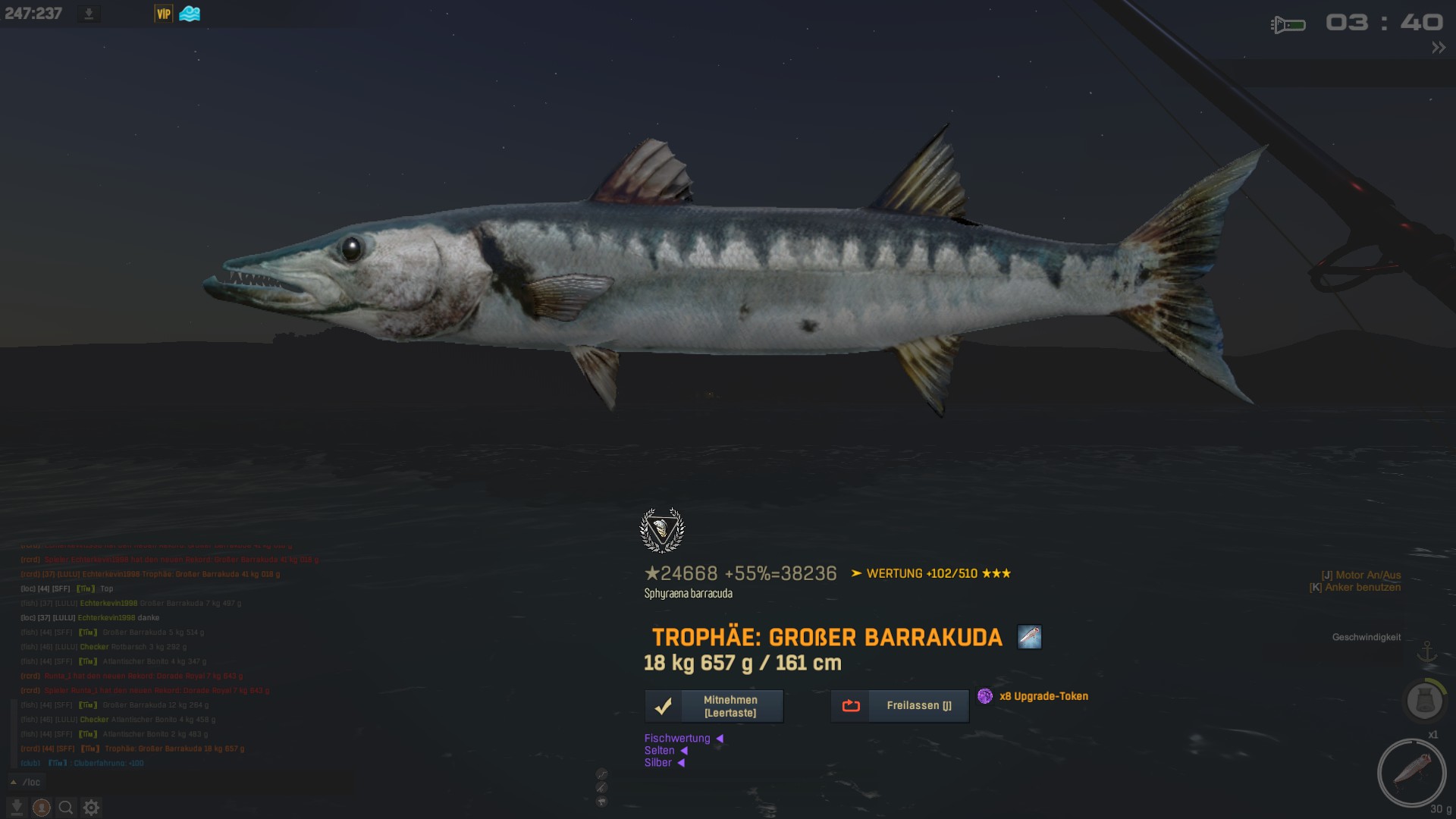The width and height of the screenshot is (1456, 819).
Task: Select the popper lure slot
Action: (1411, 773)
